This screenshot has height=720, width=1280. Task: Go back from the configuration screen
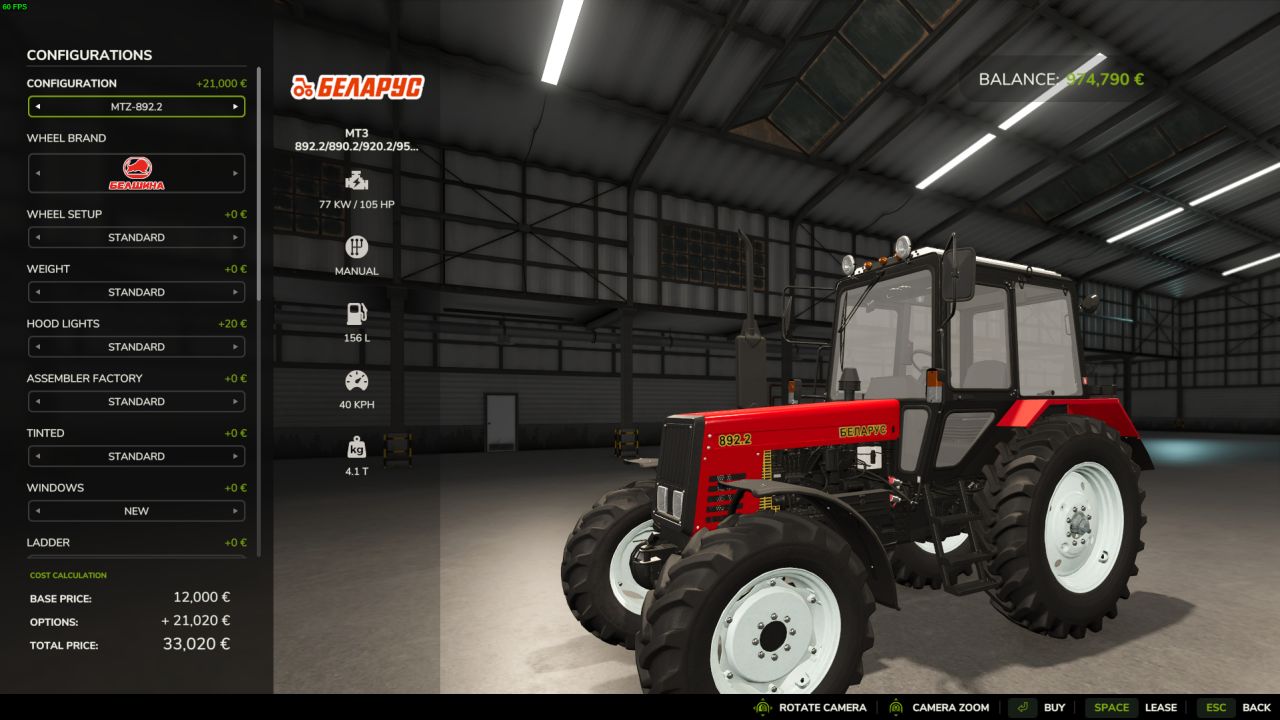(1237, 708)
